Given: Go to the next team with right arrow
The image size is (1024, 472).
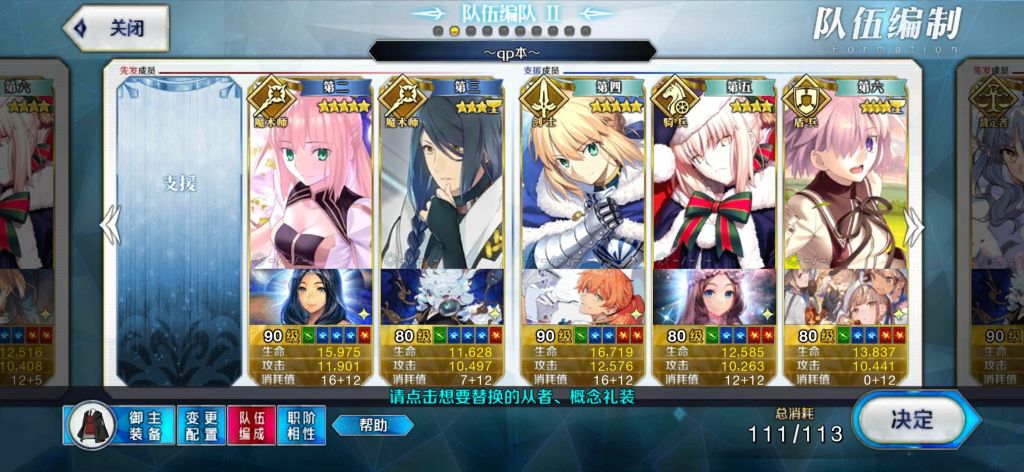Looking at the screenshot, I should (913, 224).
